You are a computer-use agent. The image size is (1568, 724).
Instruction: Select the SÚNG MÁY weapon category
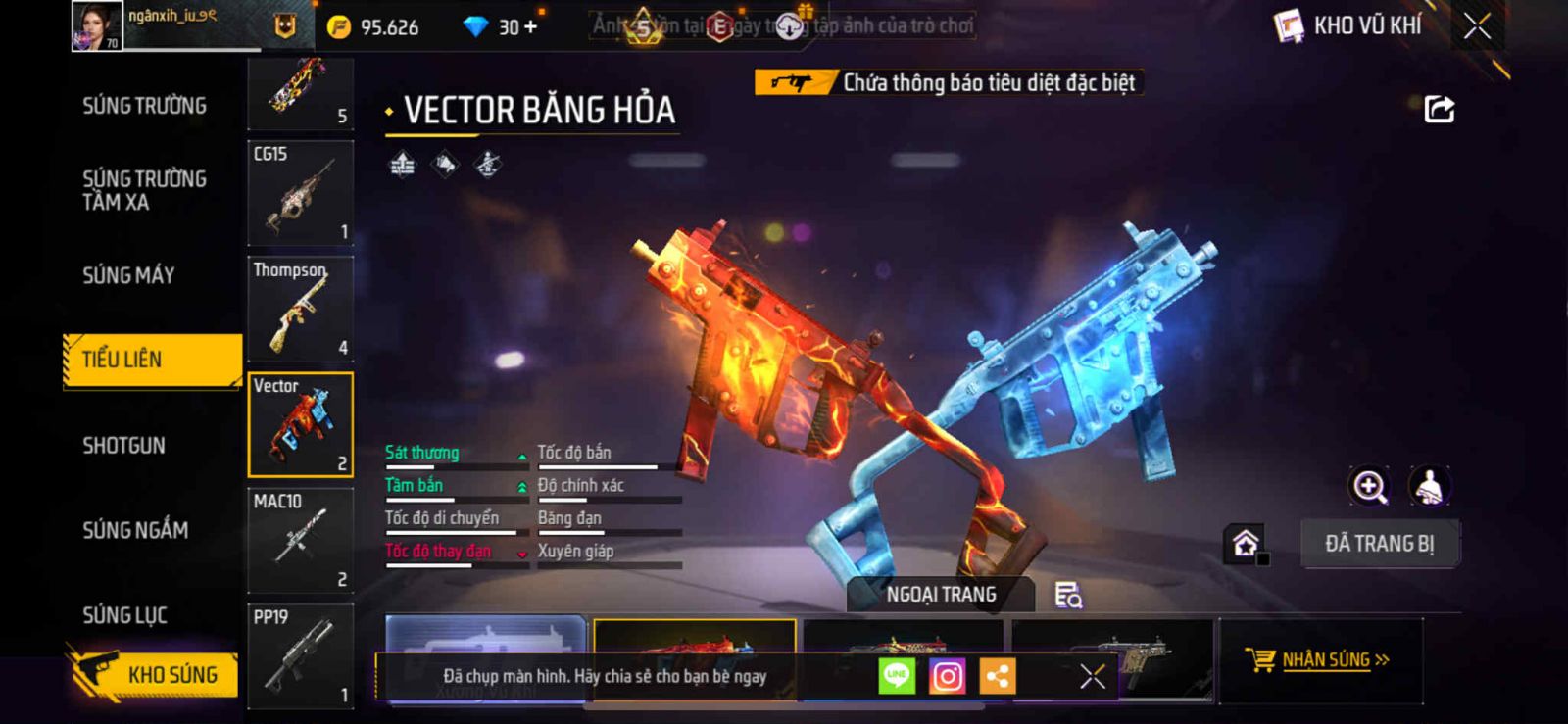click(x=128, y=275)
